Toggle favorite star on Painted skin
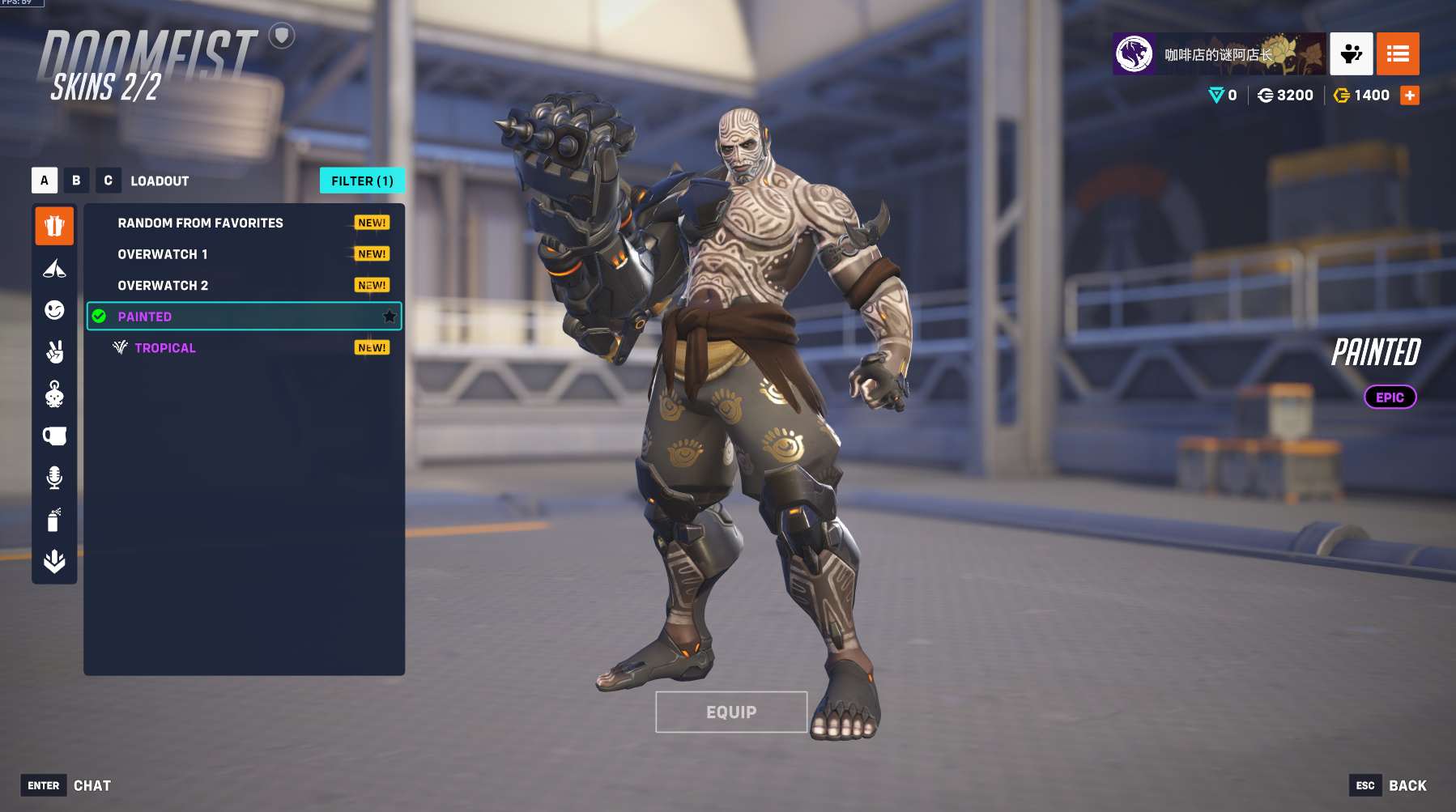The image size is (1456, 812). (x=390, y=317)
